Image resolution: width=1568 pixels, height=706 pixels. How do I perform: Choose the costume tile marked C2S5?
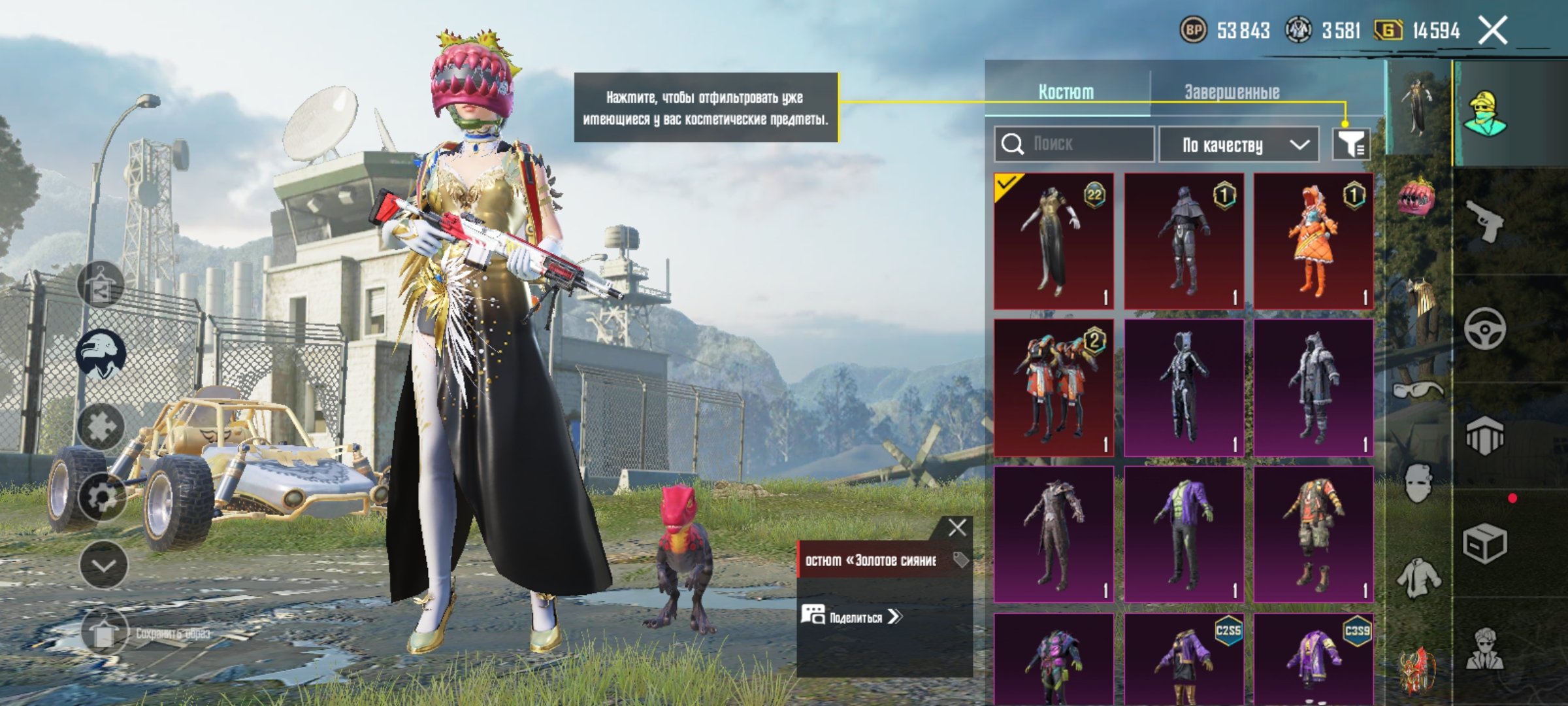1183,659
